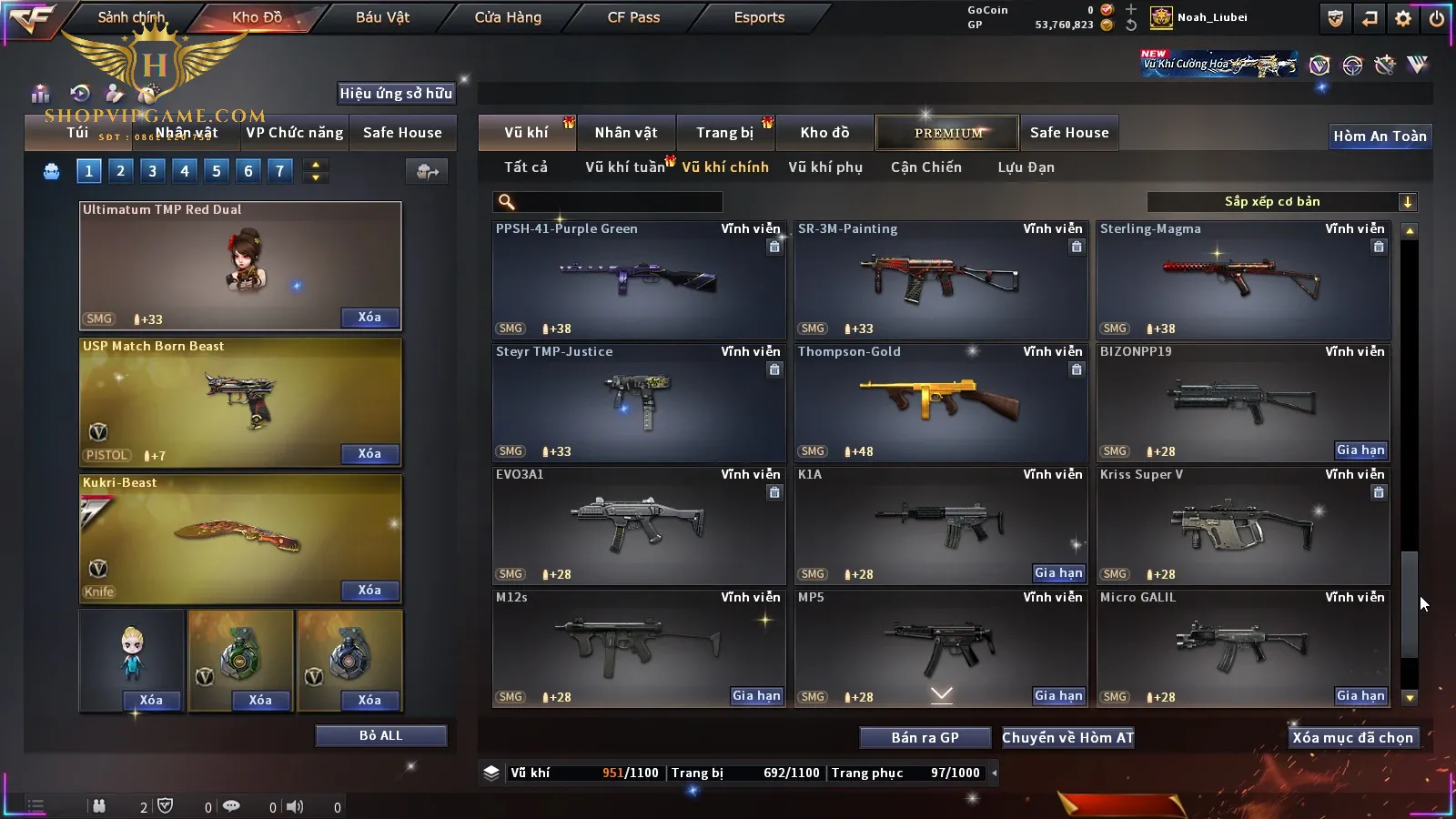Open the PREMIUM tab
This screenshot has height=819, width=1456.
[947, 133]
